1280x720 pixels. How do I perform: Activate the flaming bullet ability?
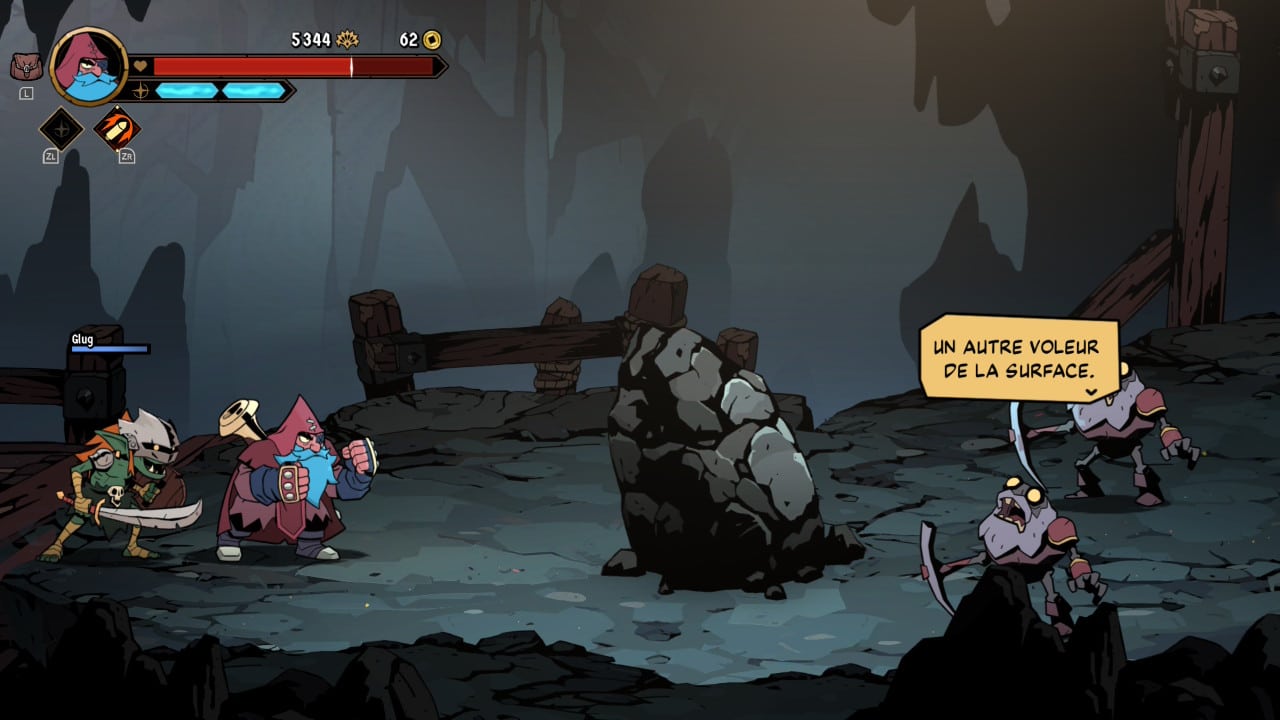[x=117, y=129]
